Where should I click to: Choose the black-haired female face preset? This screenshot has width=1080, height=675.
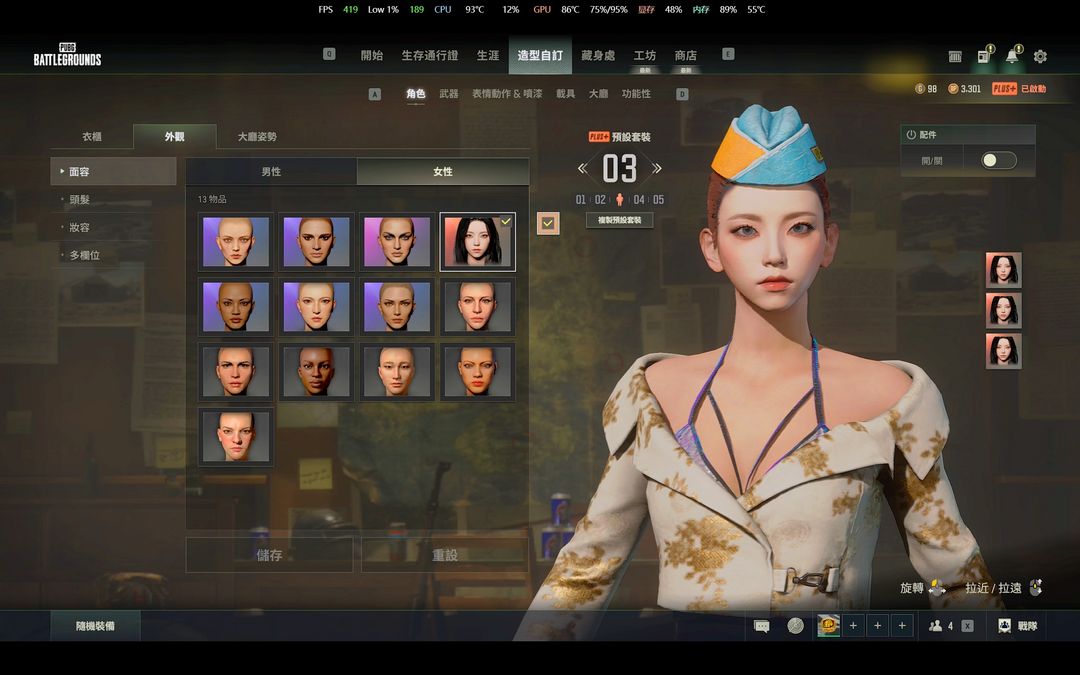tap(478, 242)
